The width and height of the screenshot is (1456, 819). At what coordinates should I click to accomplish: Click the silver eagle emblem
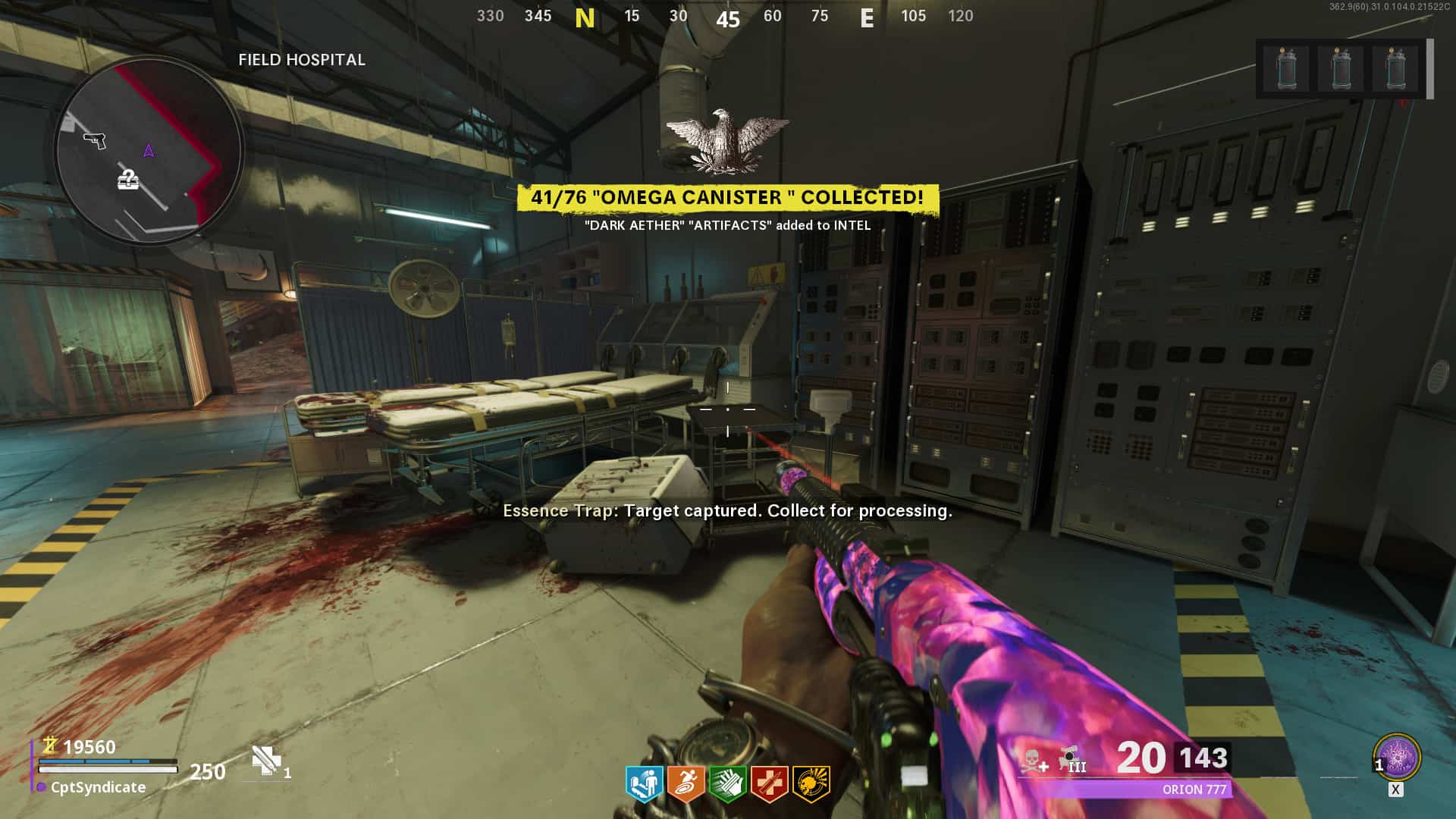coord(726,140)
